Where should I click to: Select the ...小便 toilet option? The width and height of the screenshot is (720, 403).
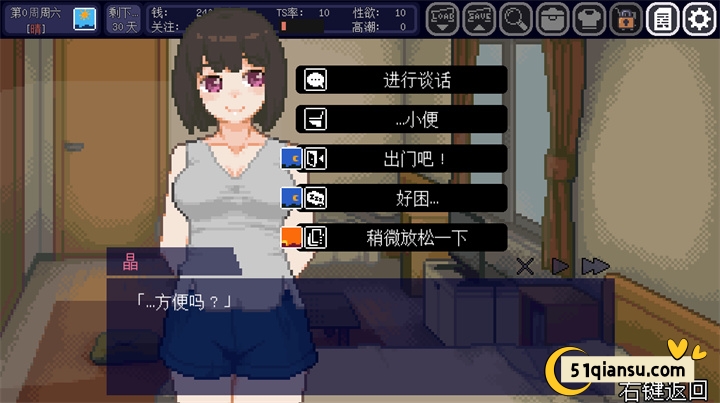[x=402, y=119]
